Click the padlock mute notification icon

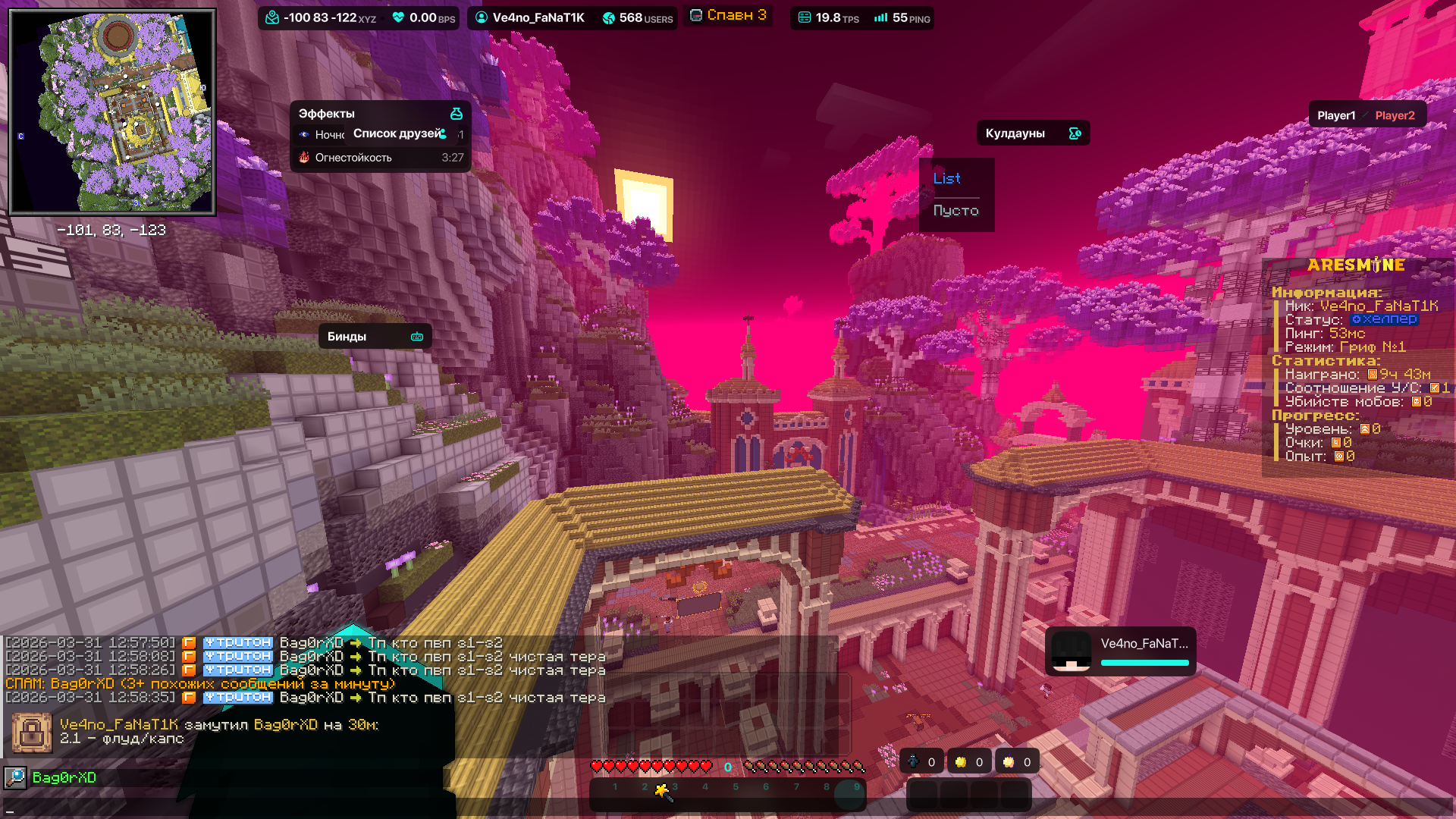[32, 732]
